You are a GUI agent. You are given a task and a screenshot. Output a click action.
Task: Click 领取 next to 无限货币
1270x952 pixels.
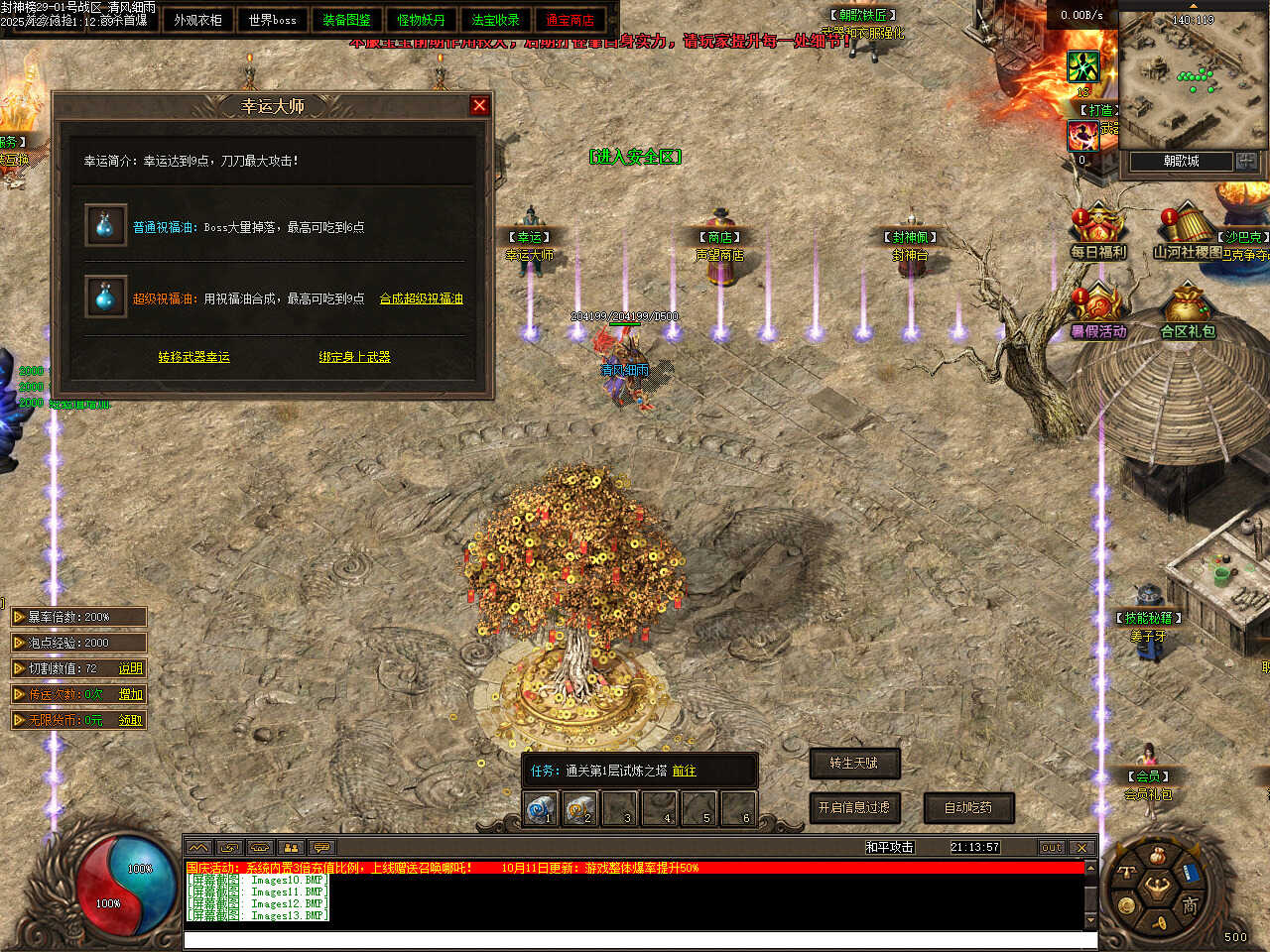(130, 720)
